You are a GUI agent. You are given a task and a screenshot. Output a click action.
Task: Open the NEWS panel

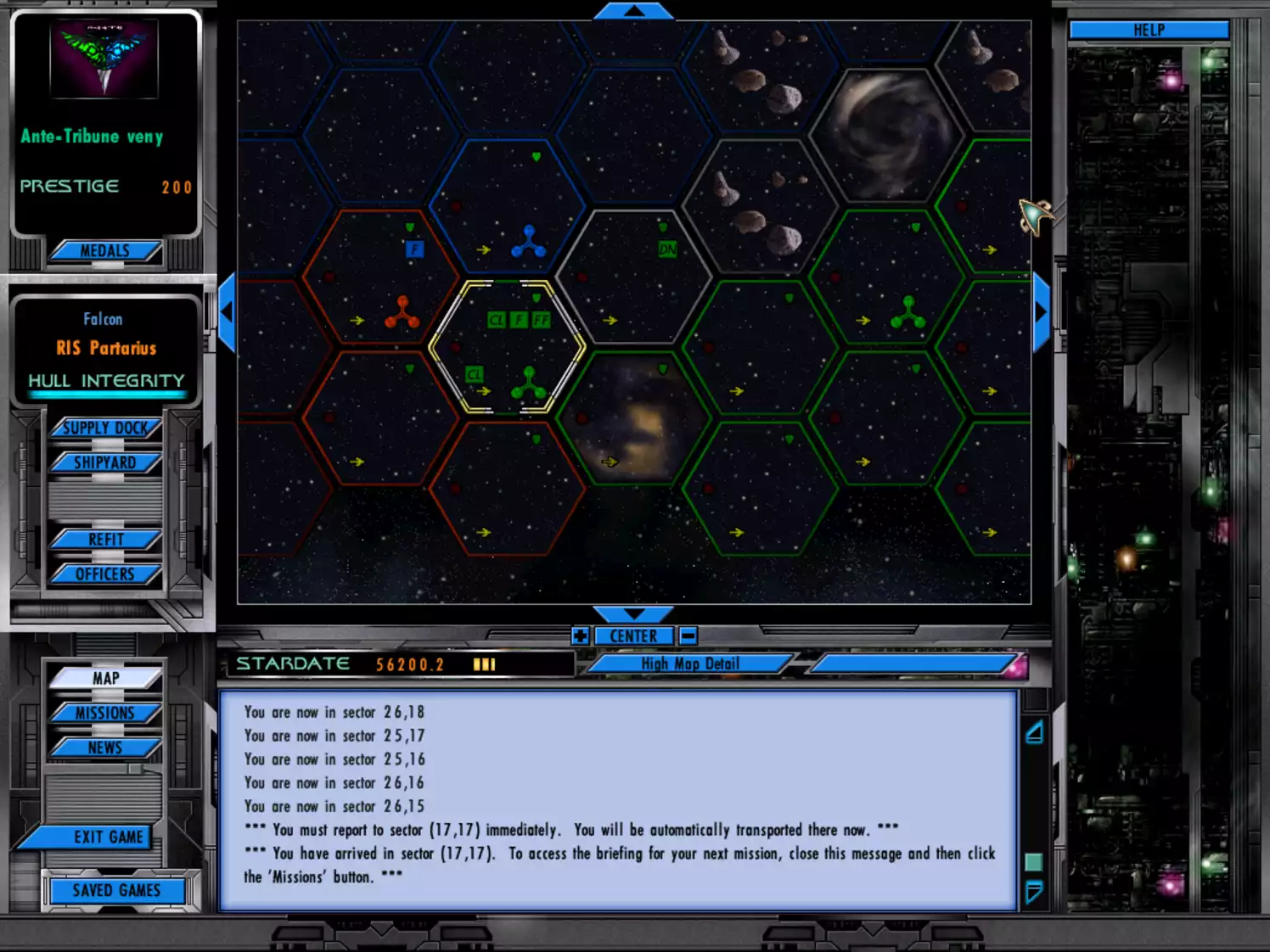coord(104,748)
